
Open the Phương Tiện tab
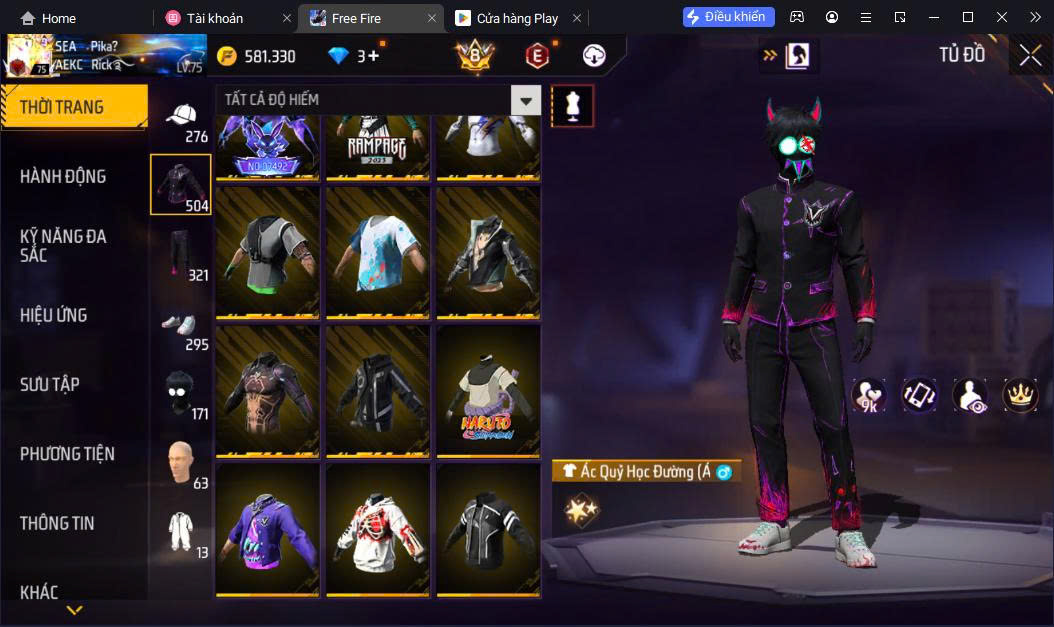67,454
